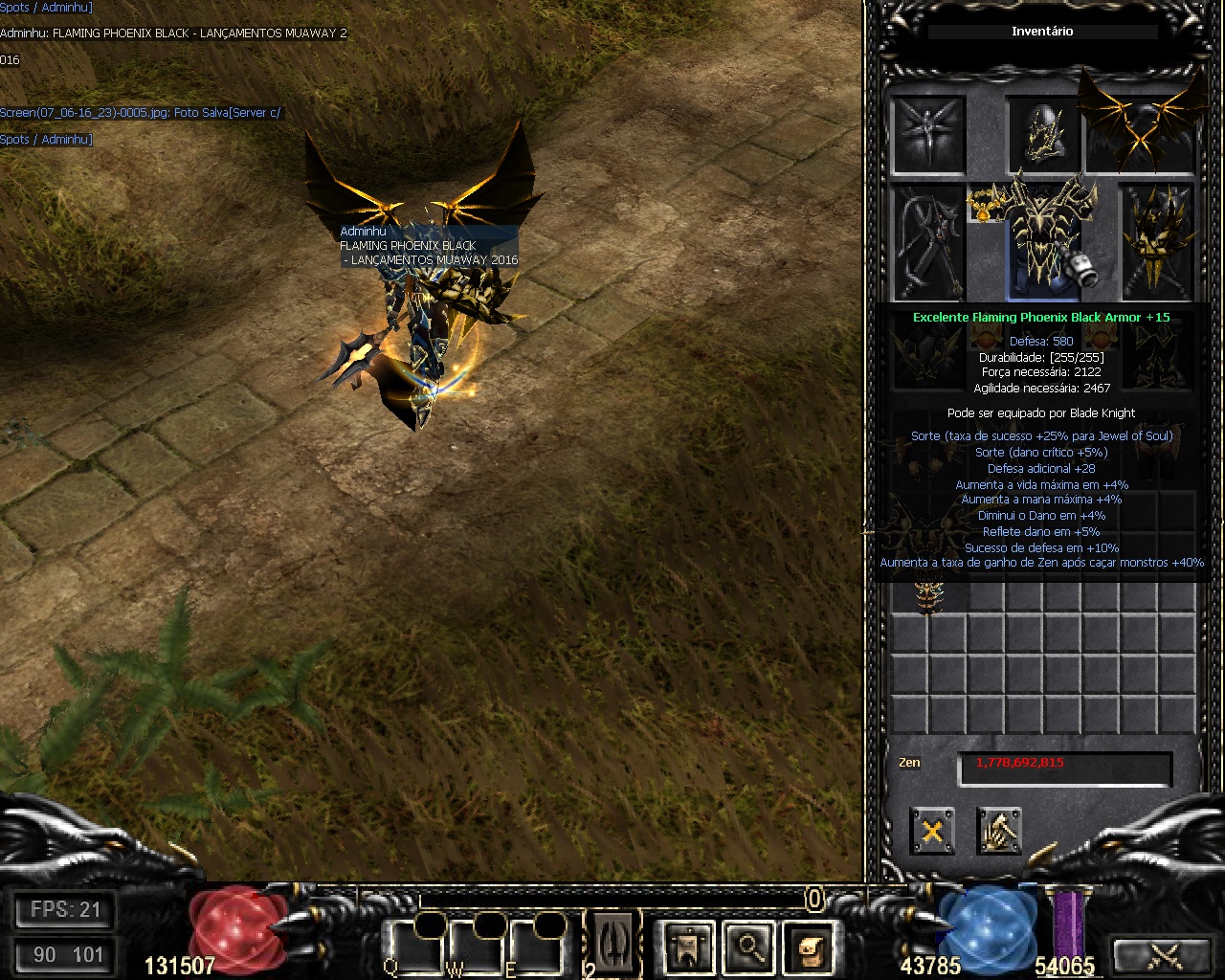Open the banner menu button

[687, 947]
